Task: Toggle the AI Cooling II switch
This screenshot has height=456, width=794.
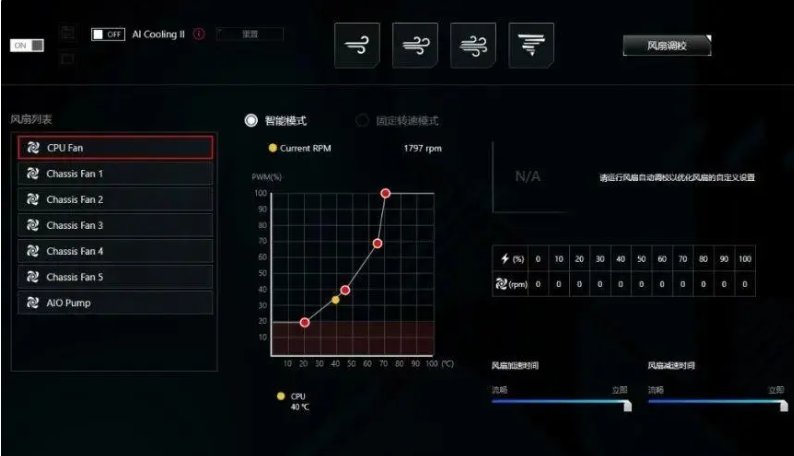Action: 107,34
